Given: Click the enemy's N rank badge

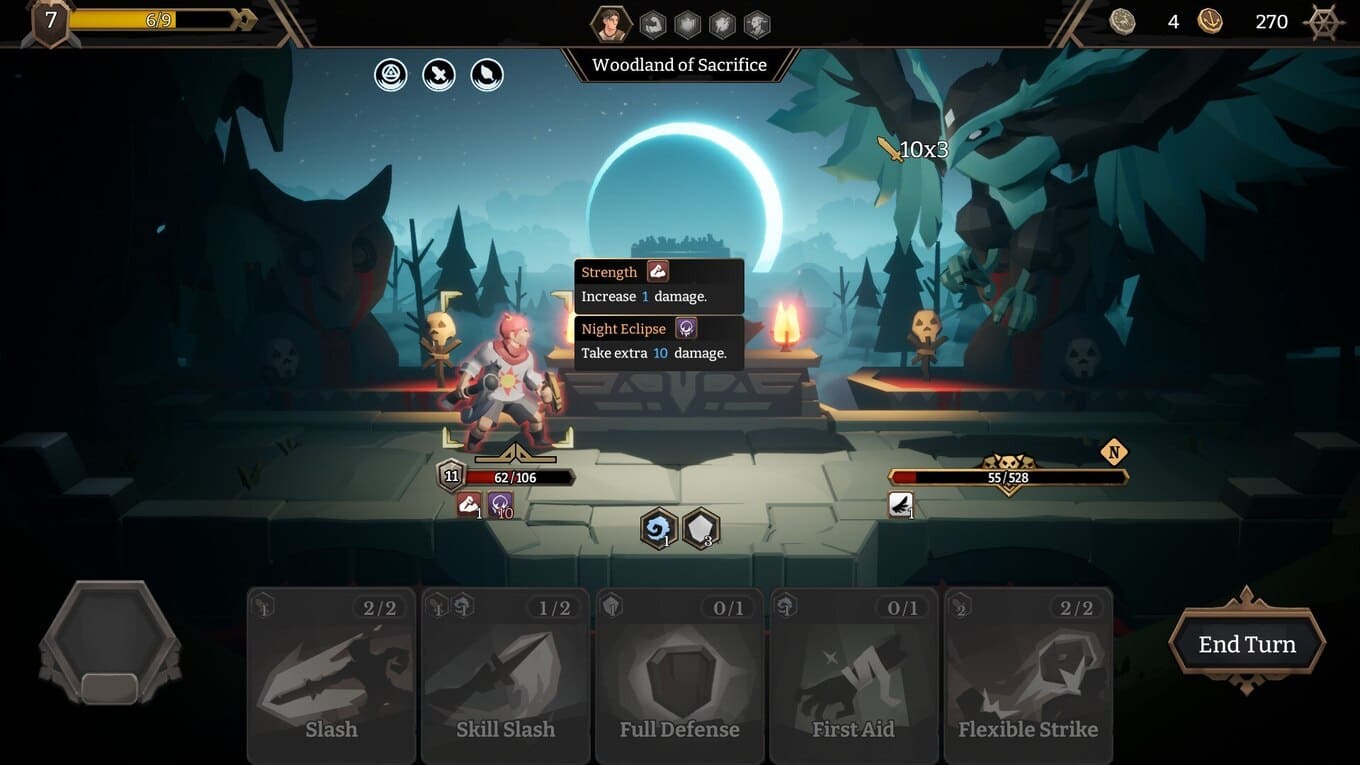Looking at the screenshot, I should point(1113,452).
